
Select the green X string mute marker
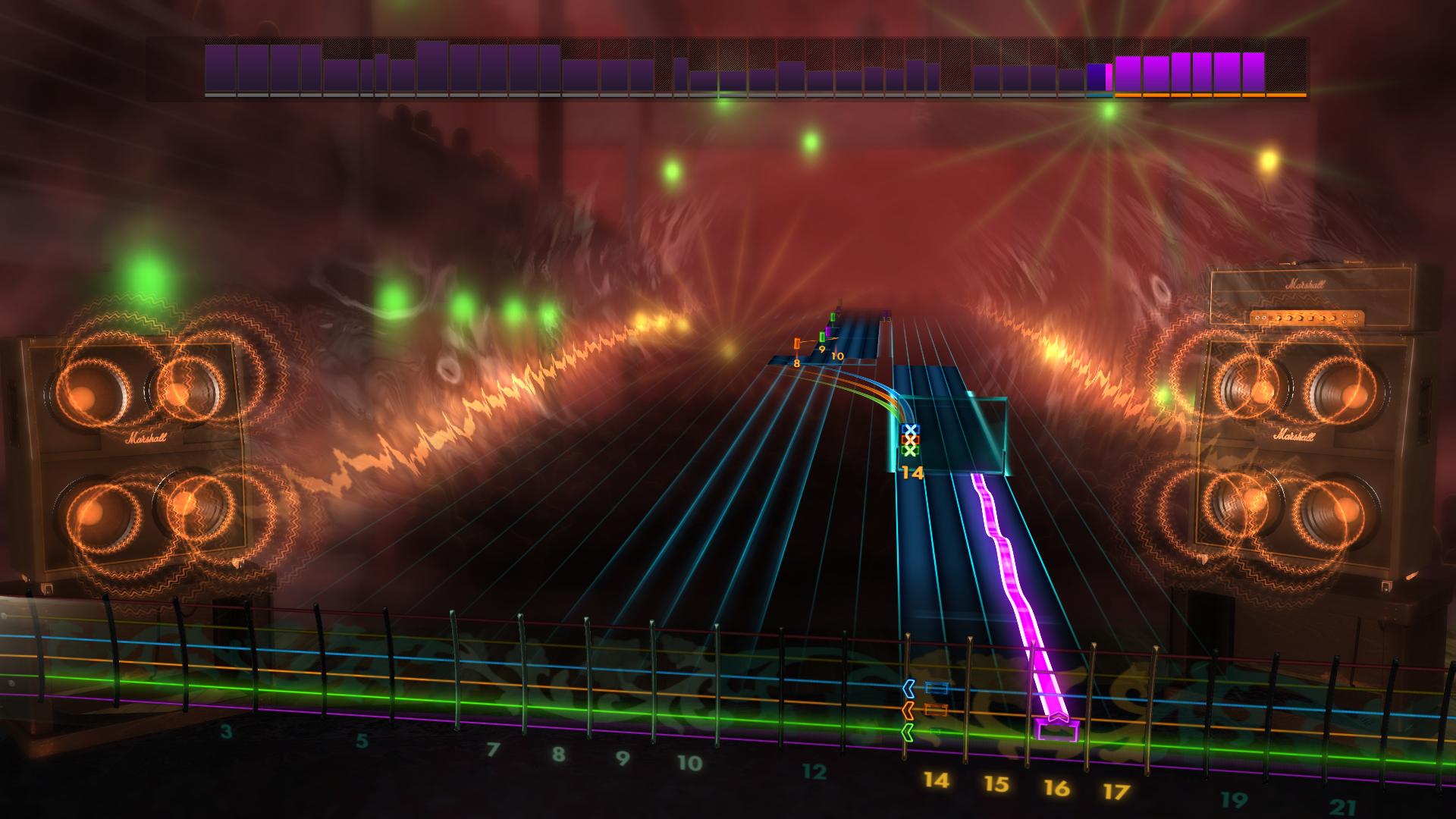[911, 452]
